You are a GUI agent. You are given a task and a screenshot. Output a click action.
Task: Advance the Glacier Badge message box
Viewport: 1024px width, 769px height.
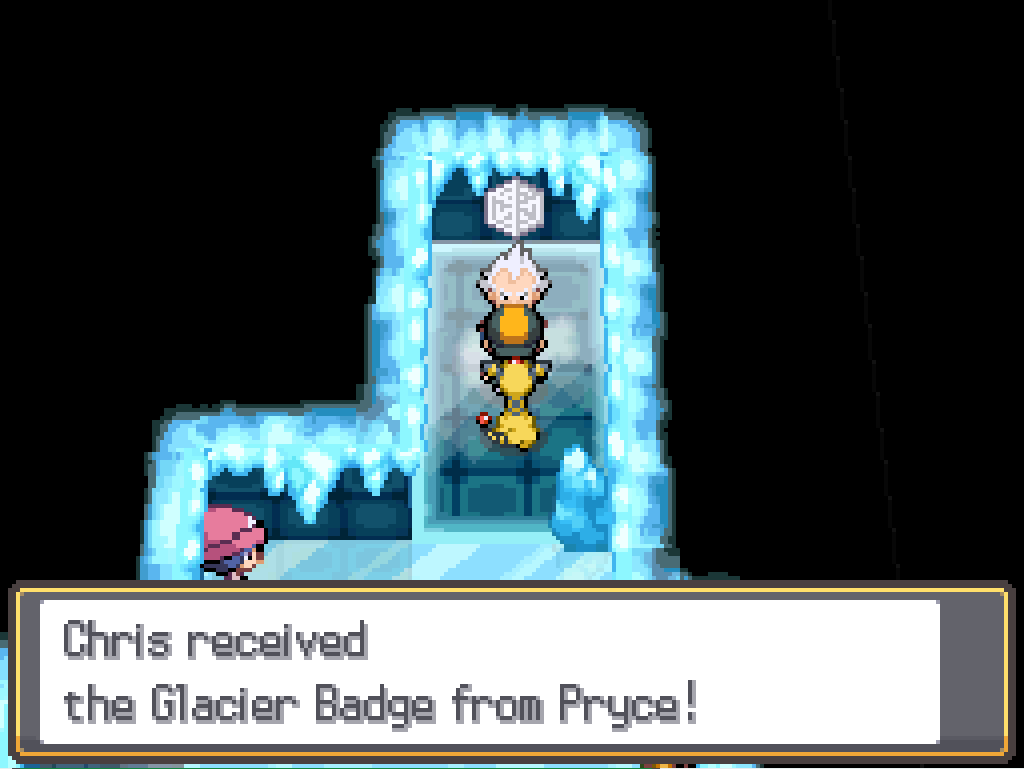point(510,671)
